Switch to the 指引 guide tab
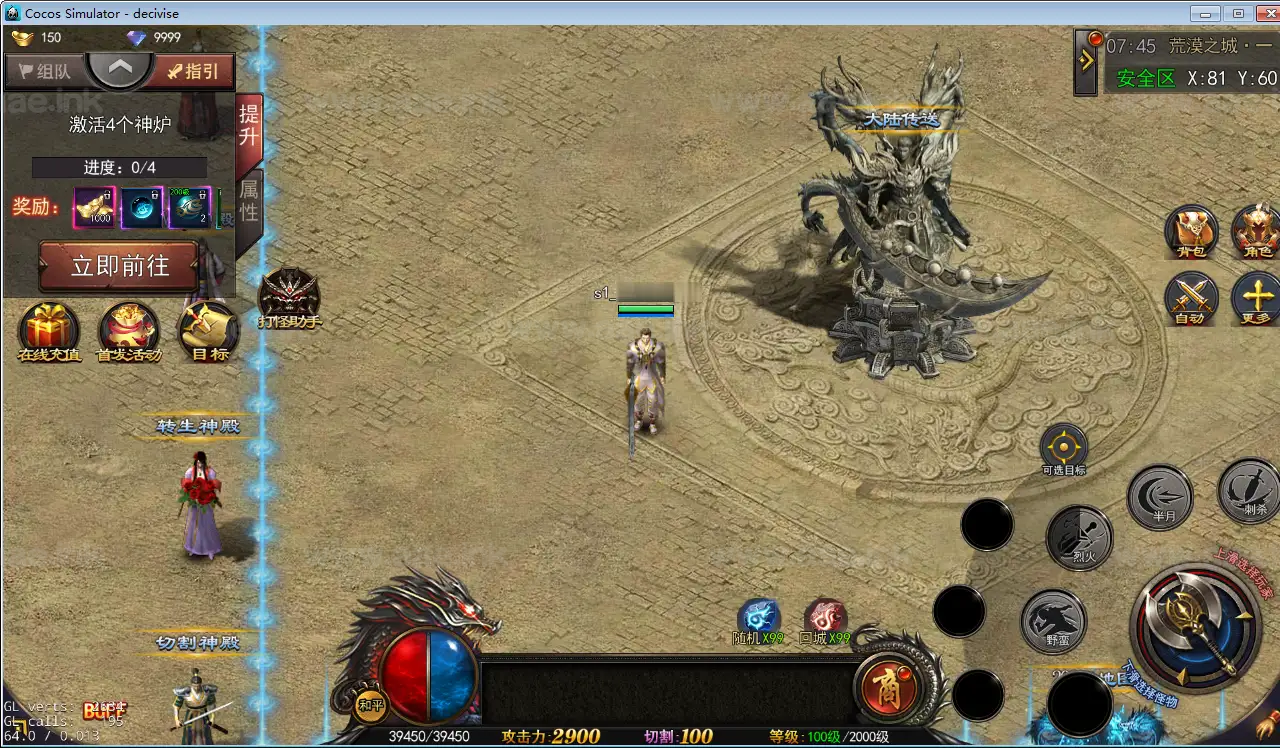Image resolution: width=1280 pixels, height=748 pixels. (194, 72)
